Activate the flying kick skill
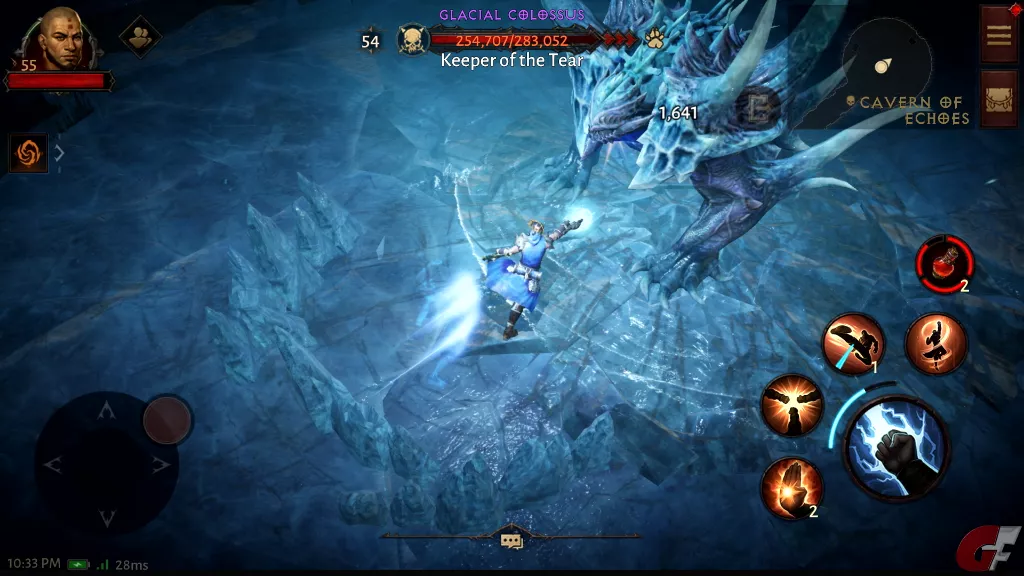This screenshot has height=576, width=1024. tap(853, 343)
